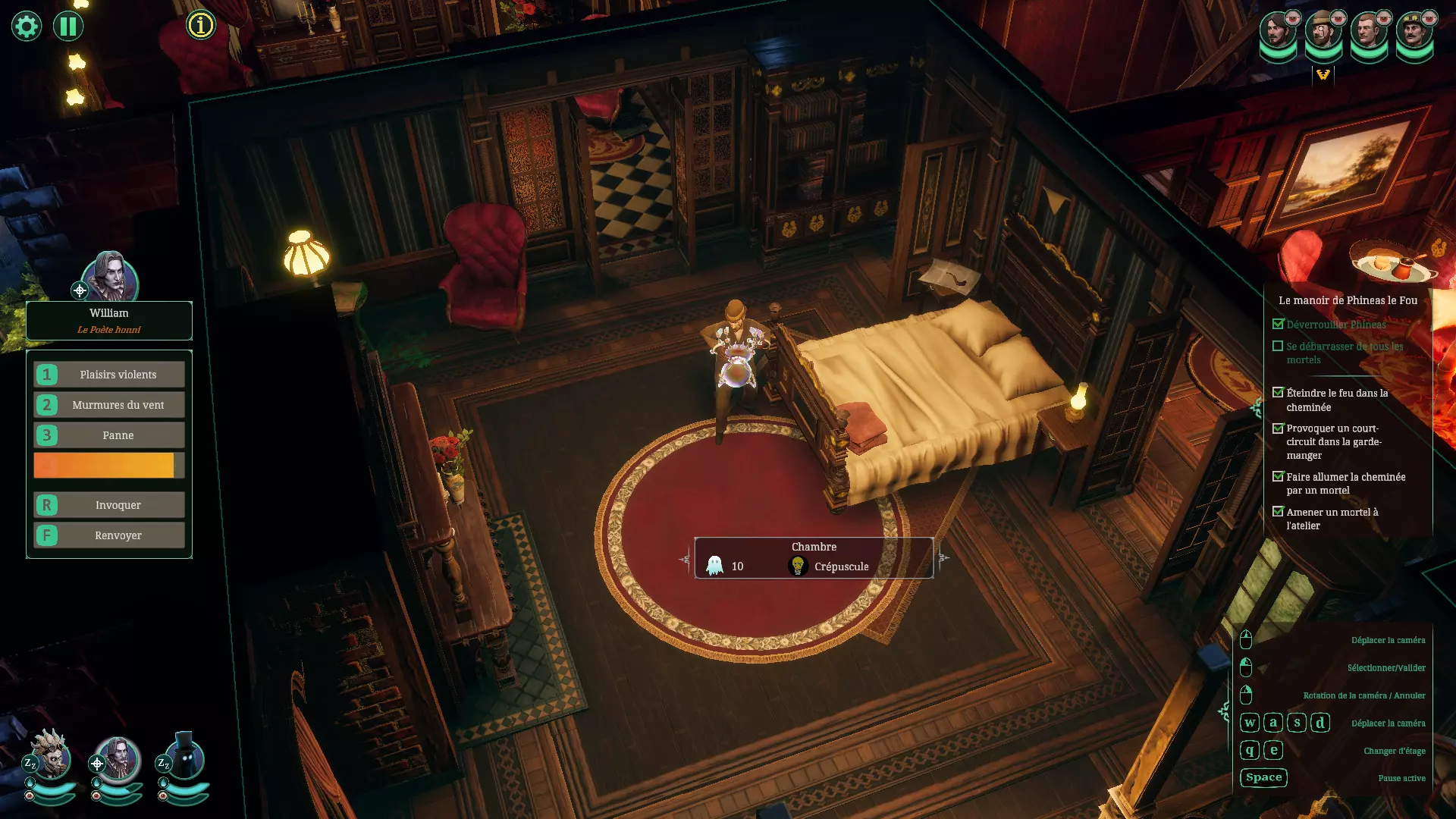Pick the top-hat shadow ghost portrait

point(184,755)
